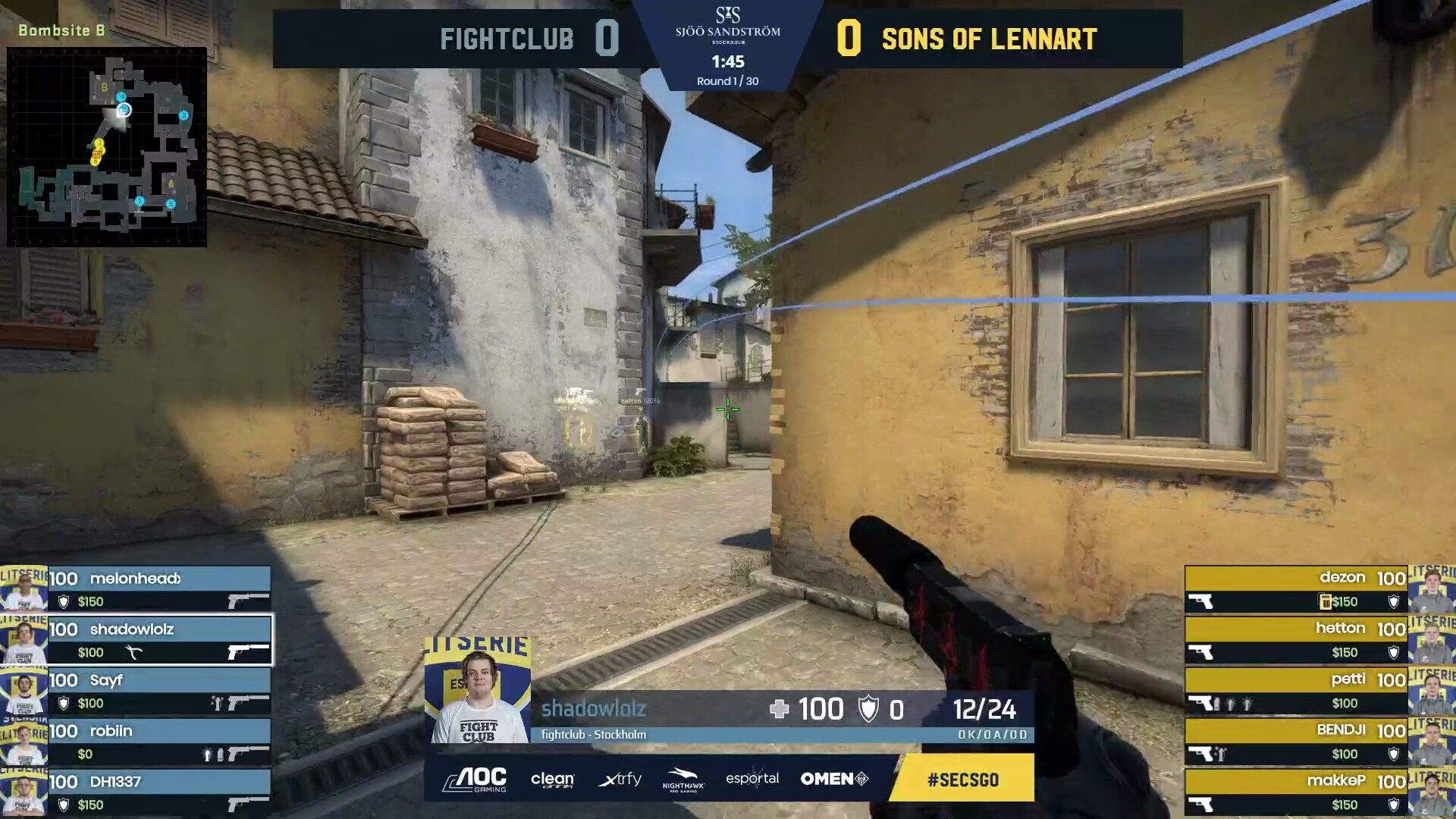Click the health cross icon next to shadowlolz's 100

point(780,708)
